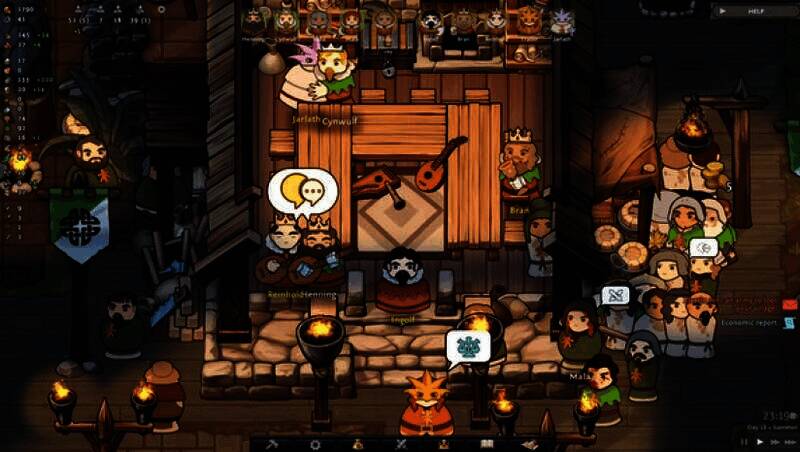800x452 pixels.
Task: Select the orange spiky-haired character portrait
Action: click(527, 19)
